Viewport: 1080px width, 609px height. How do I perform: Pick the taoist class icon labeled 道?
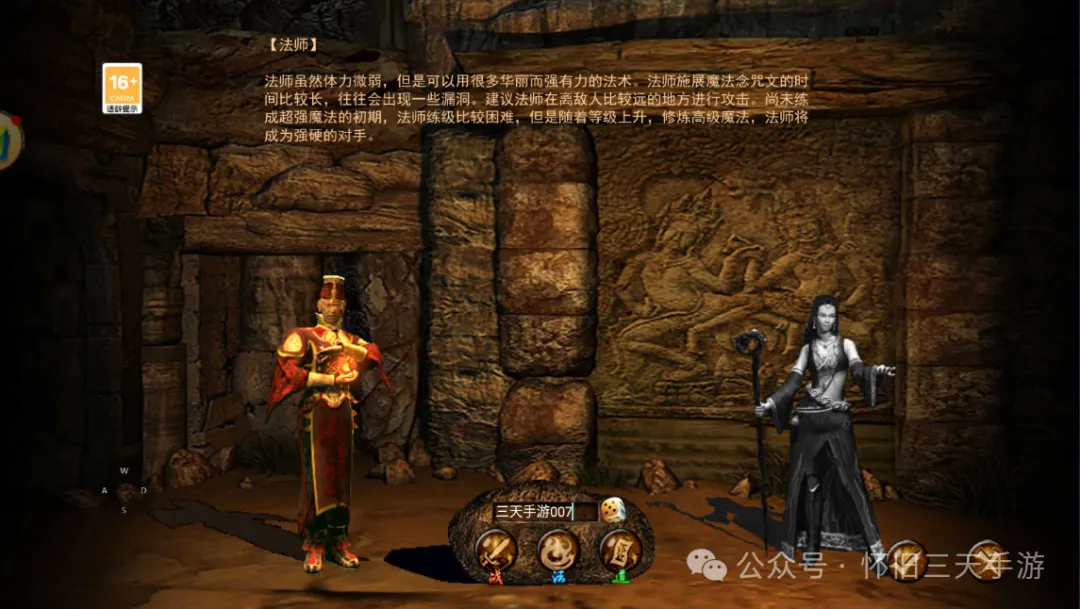pyautogui.click(x=620, y=550)
